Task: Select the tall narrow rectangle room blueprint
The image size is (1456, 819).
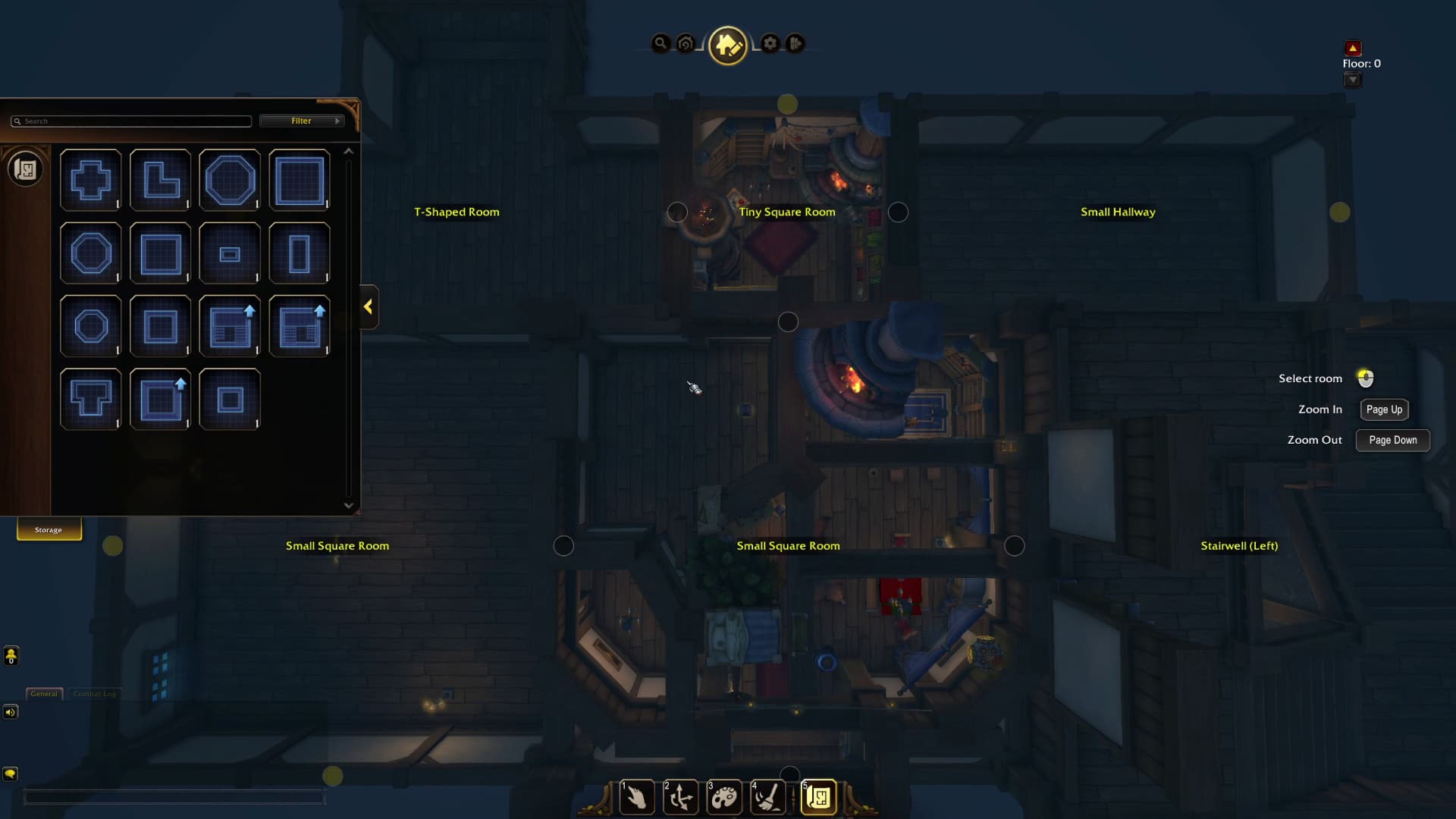Action: click(300, 253)
